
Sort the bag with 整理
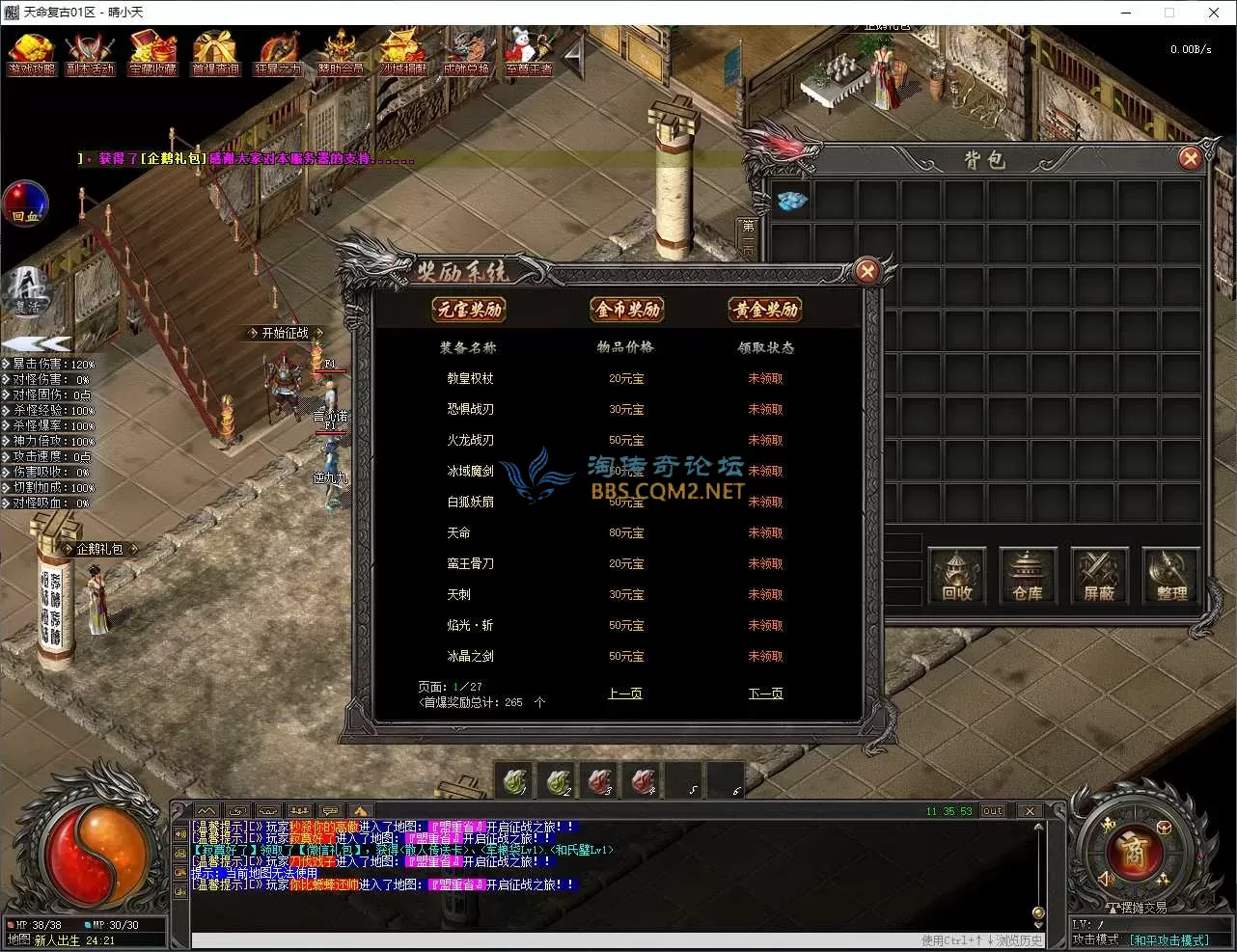pos(1170,576)
